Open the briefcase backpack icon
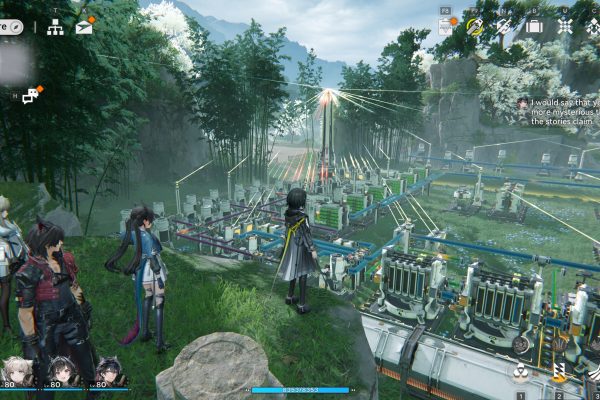600x400 pixels. click(534, 26)
